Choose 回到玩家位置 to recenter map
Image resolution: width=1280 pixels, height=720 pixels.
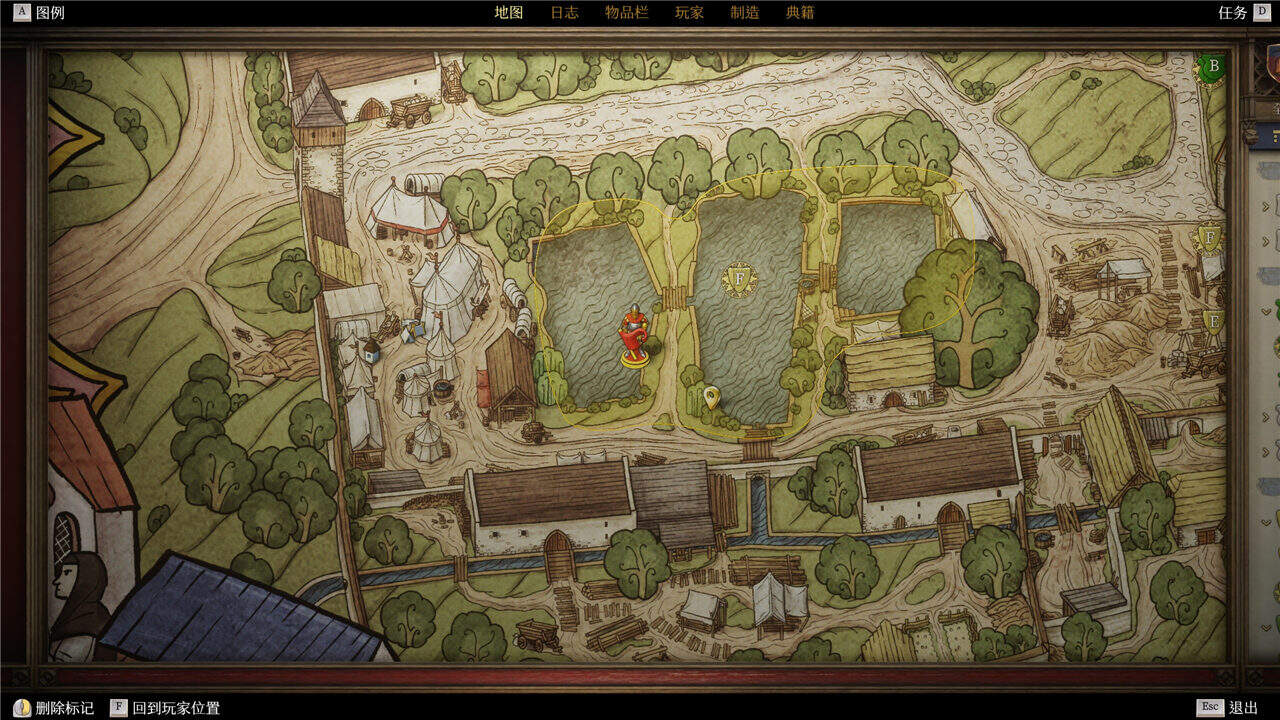click(x=166, y=708)
